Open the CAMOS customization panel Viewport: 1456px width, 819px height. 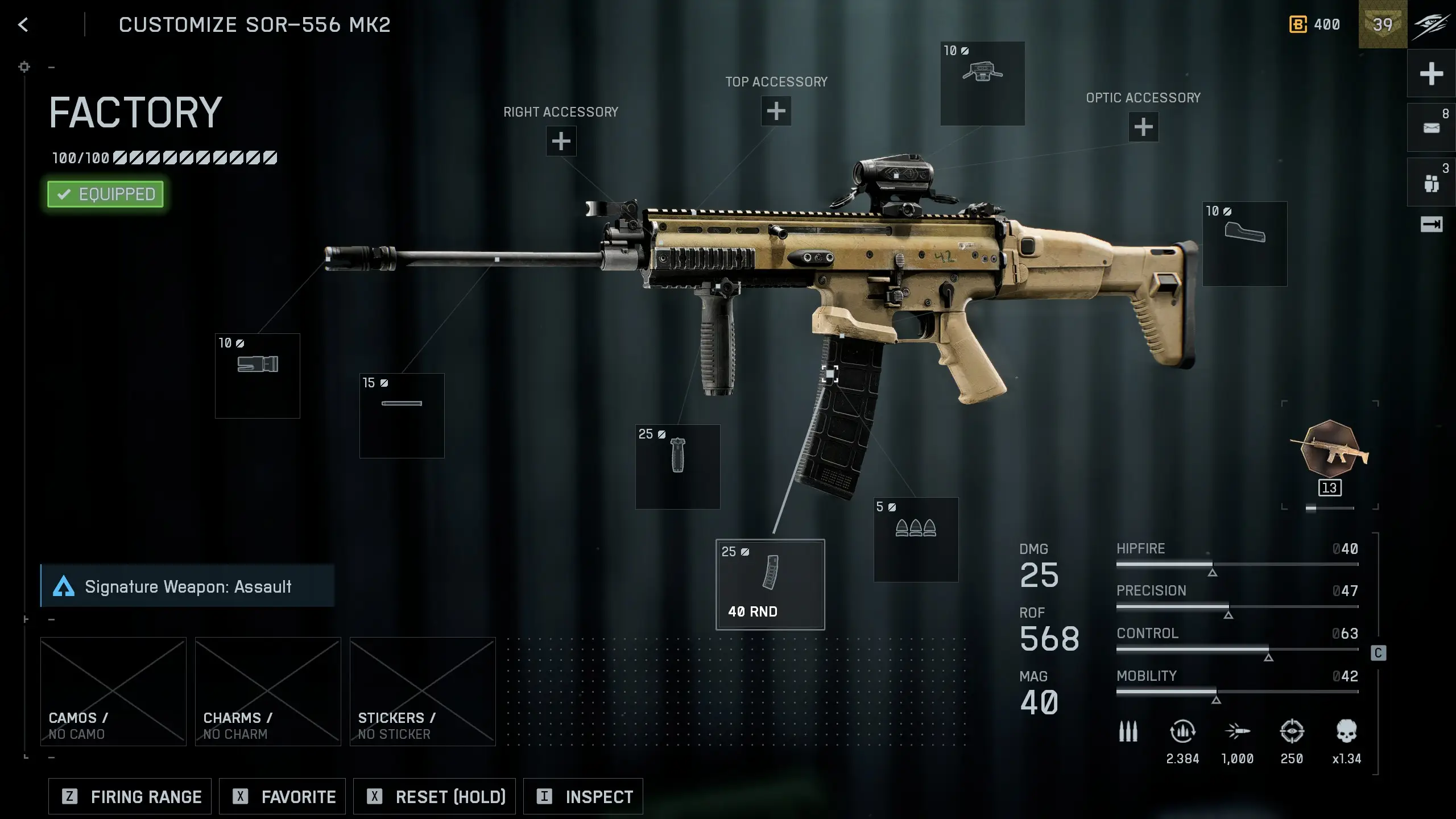point(113,691)
